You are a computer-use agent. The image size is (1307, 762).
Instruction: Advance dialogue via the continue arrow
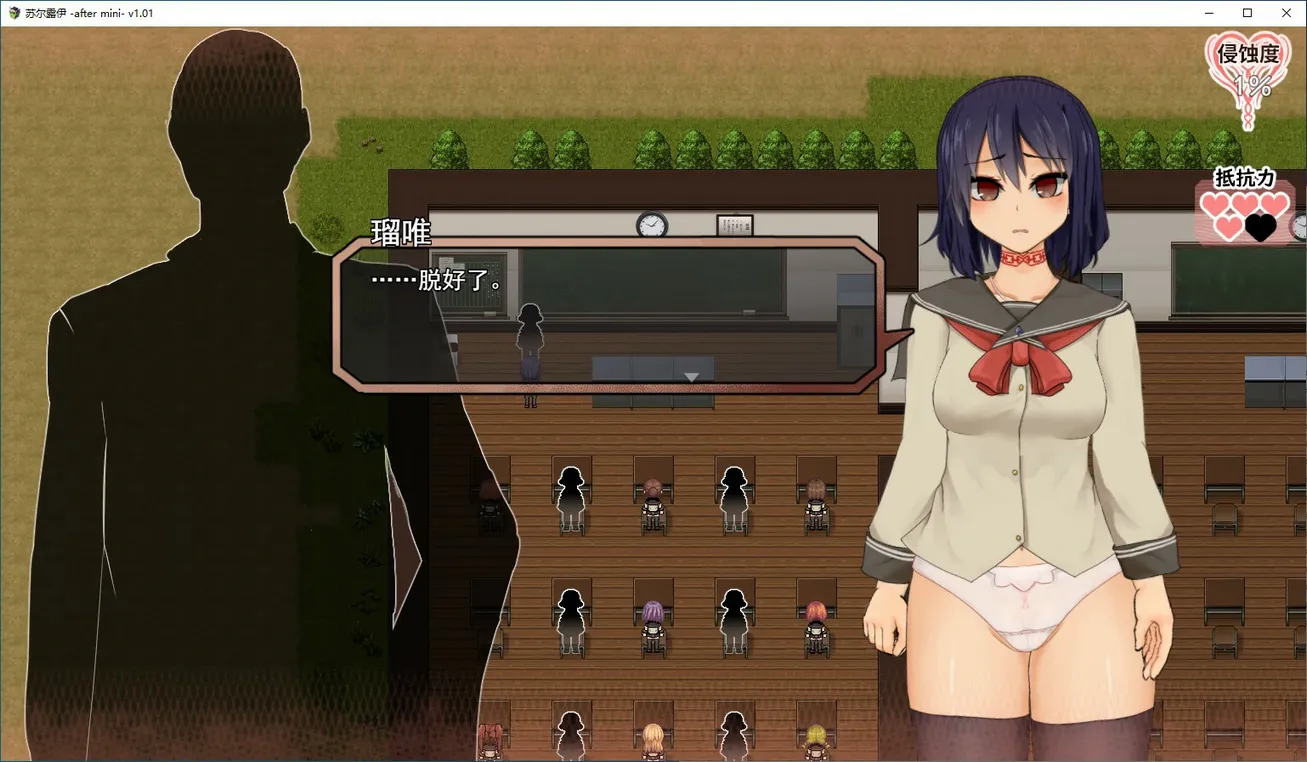tap(690, 377)
